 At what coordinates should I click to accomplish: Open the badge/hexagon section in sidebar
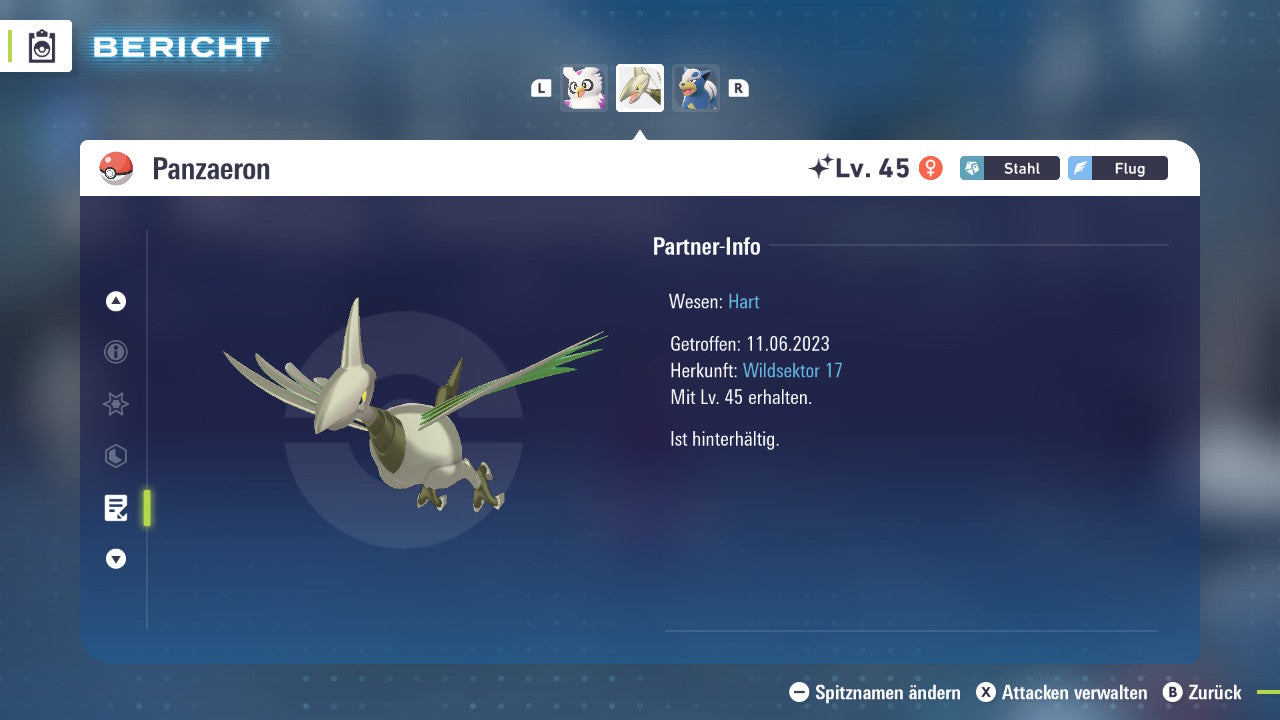[115, 456]
